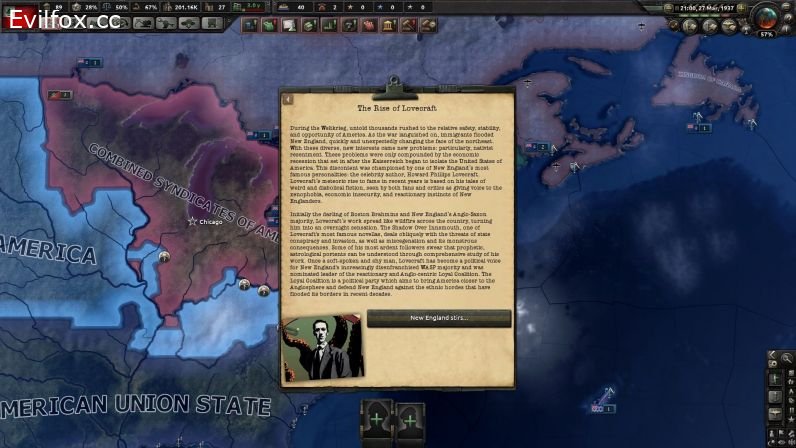Confirm the event with "New England stirs..."
The image size is (796, 448).
point(438,318)
